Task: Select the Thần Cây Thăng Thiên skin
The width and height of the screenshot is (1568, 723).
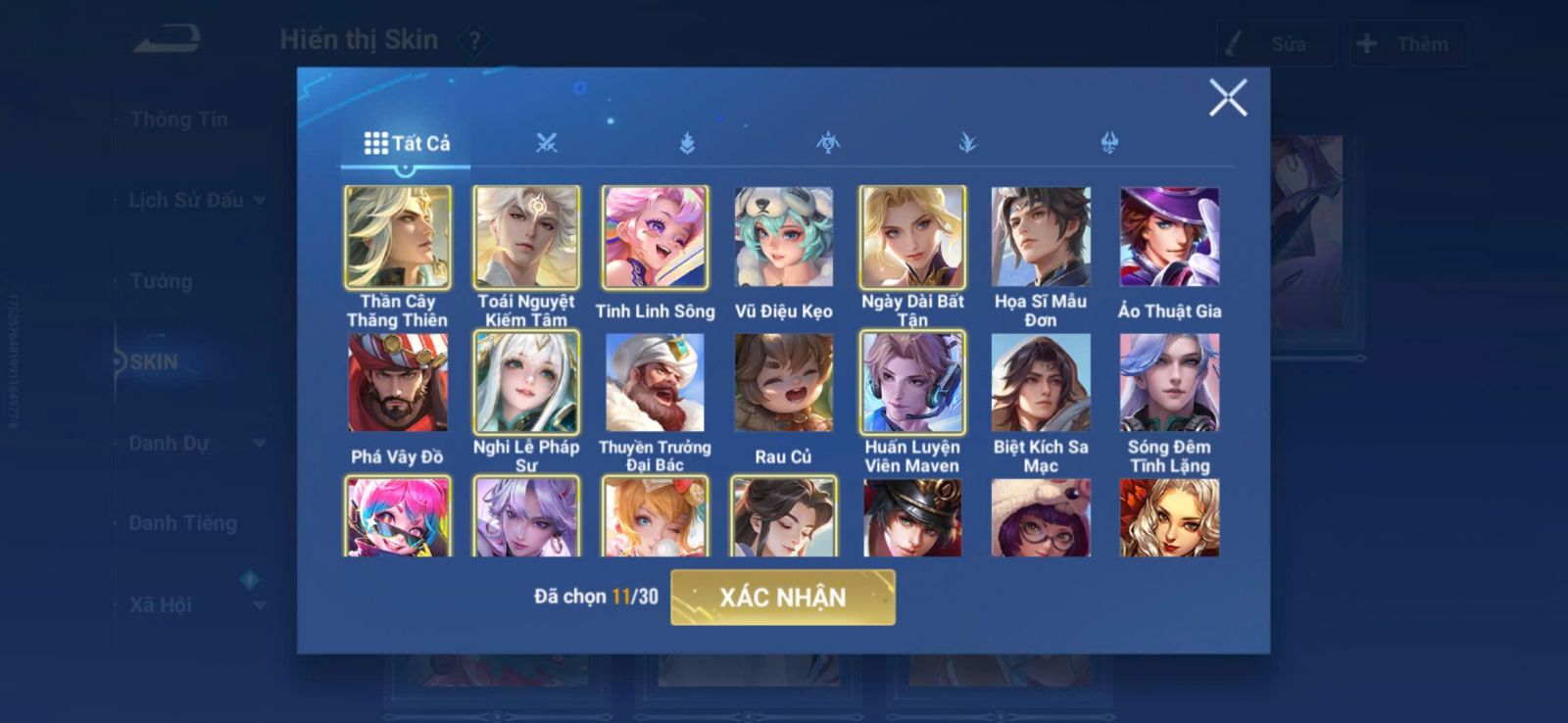Action: click(x=398, y=238)
